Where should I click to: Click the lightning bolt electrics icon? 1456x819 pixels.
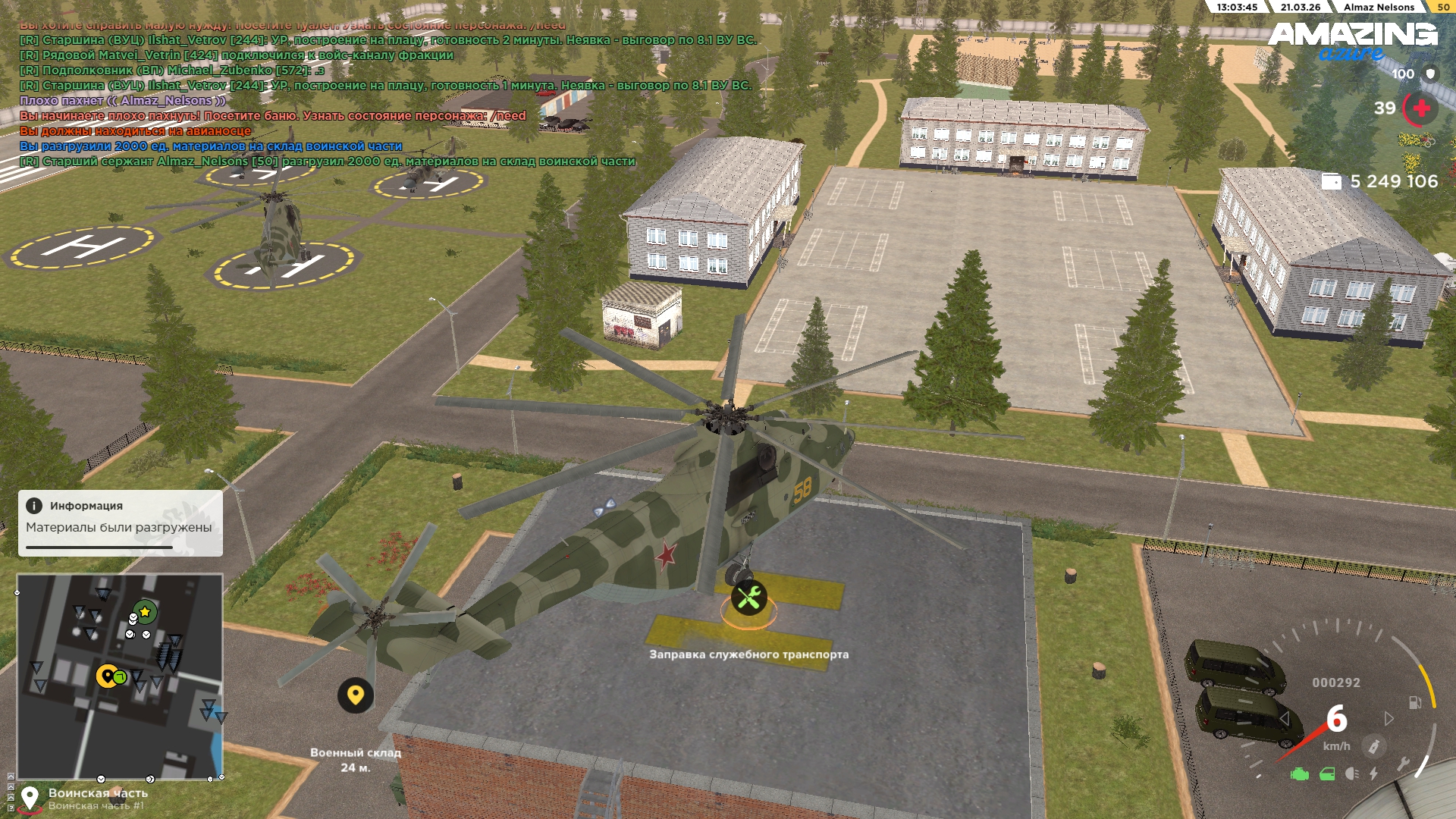tap(1373, 774)
